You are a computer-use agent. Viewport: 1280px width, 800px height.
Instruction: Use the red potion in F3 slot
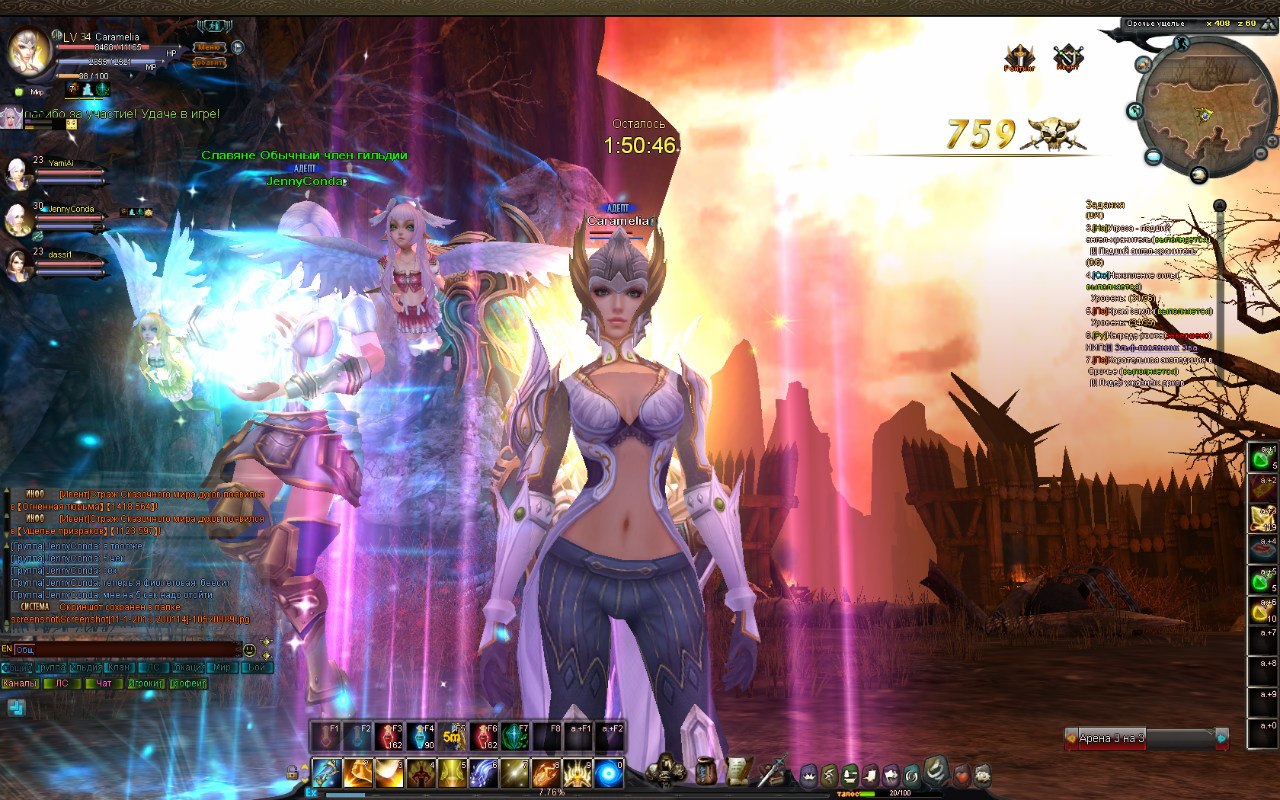coord(391,737)
